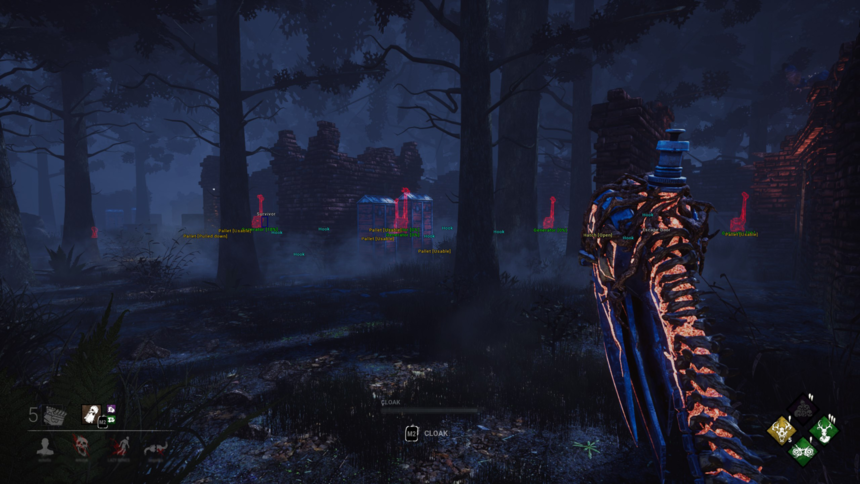860x484 pixels.
Task: Click the generators remaining icon
Action: tap(53, 416)
